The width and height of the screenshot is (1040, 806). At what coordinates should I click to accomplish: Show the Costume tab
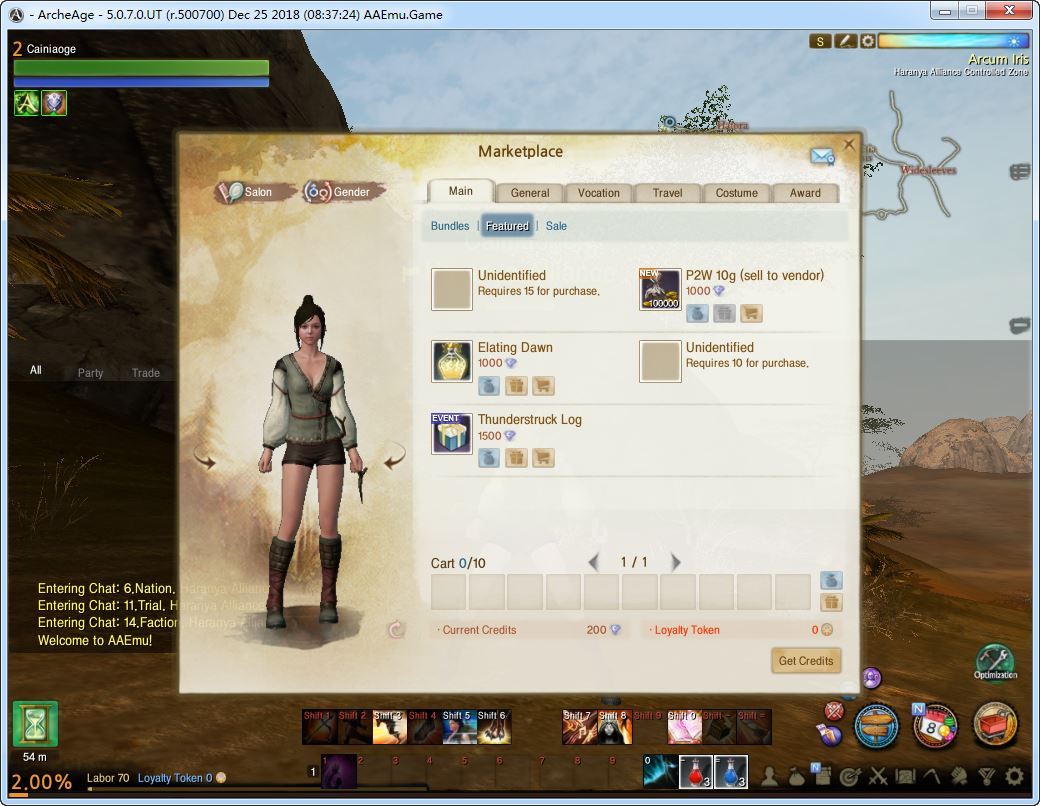736,193
